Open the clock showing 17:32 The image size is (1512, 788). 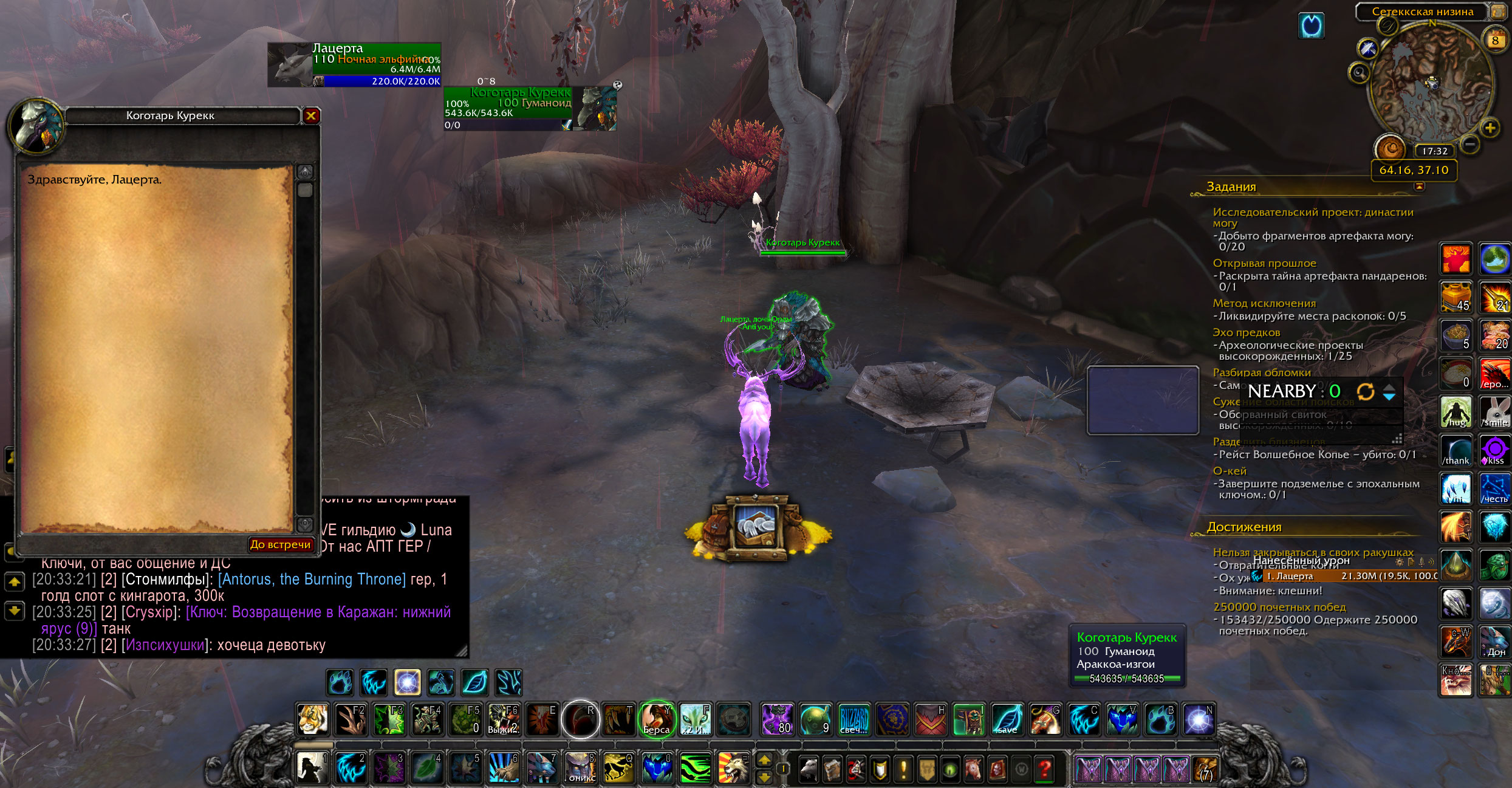(x=1434, y=151)
